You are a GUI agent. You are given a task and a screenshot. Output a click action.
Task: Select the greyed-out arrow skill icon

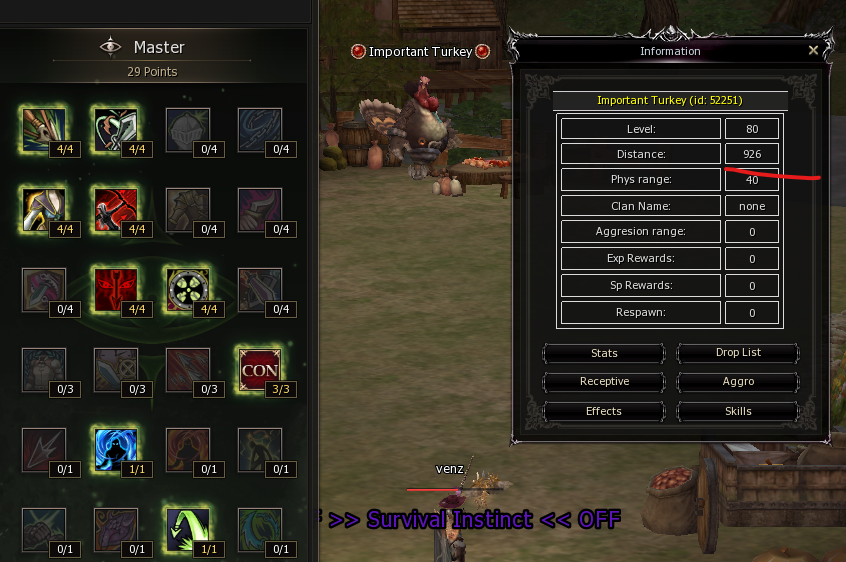pos(42,449)
